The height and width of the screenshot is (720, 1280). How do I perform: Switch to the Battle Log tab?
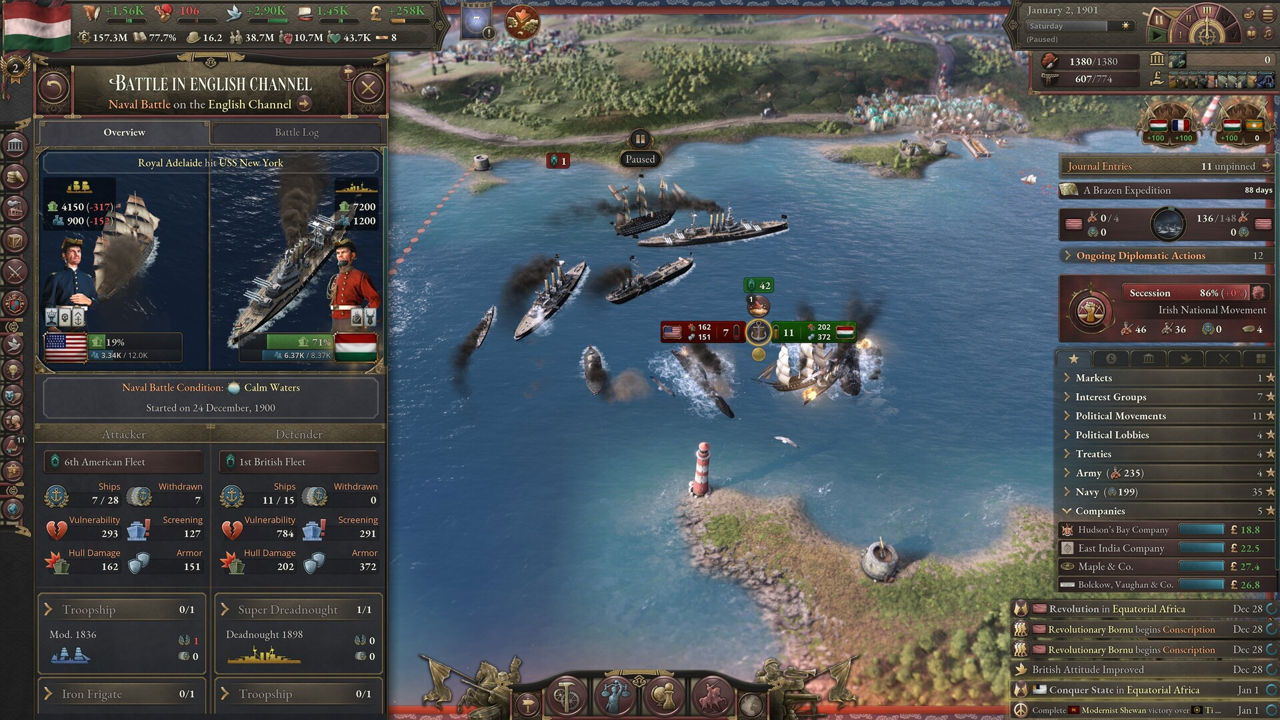click(297, 132)
